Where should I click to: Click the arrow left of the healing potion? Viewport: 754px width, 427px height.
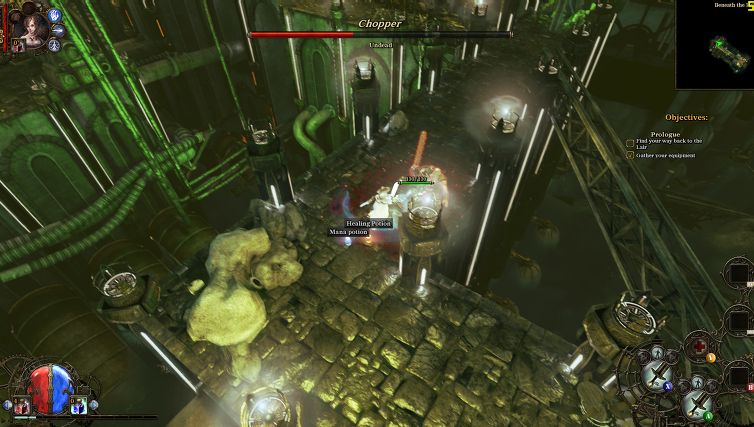(x=7, y=405)
